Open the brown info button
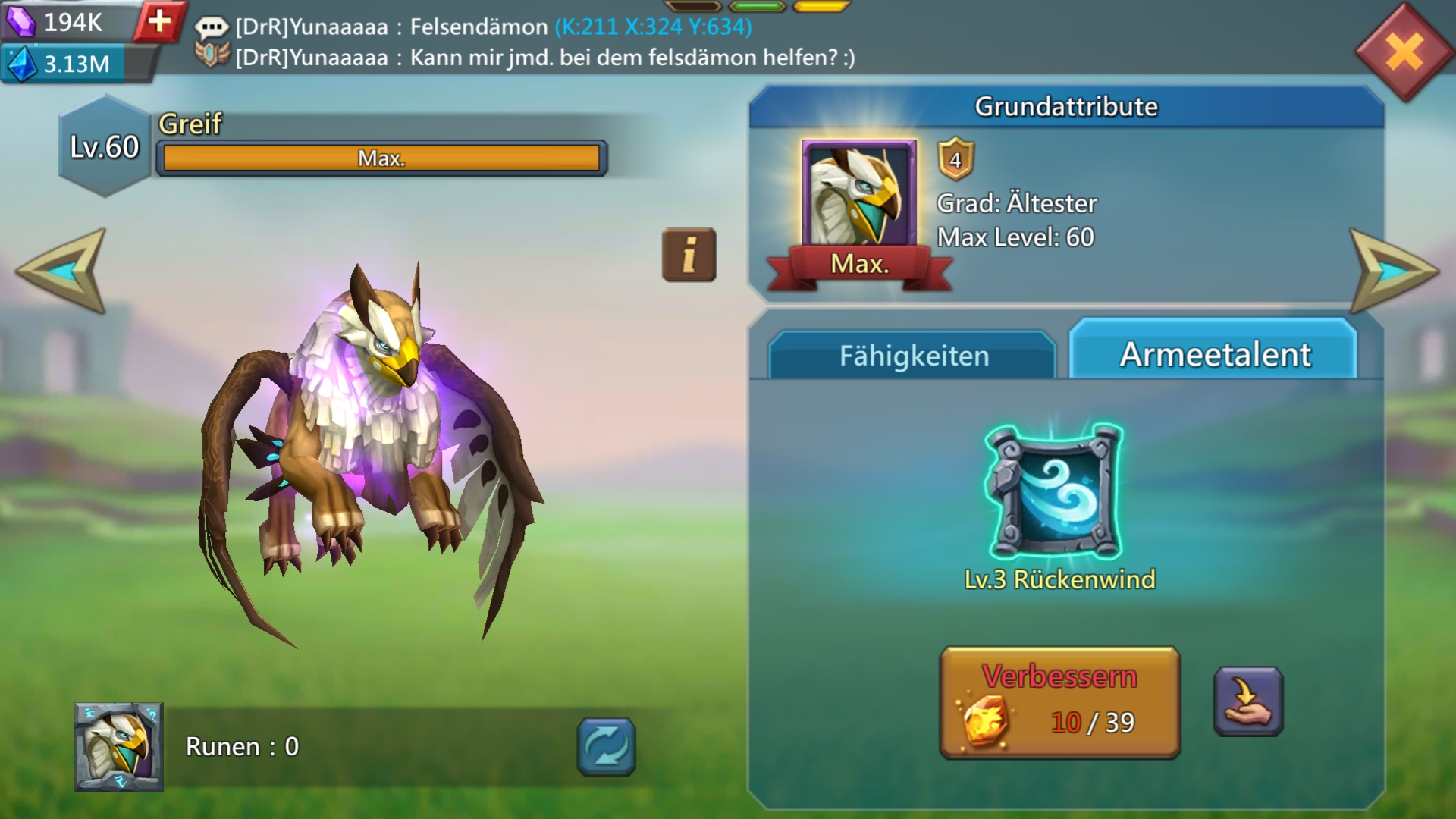Screen dimensions: 1456x819 pos(689,255)
